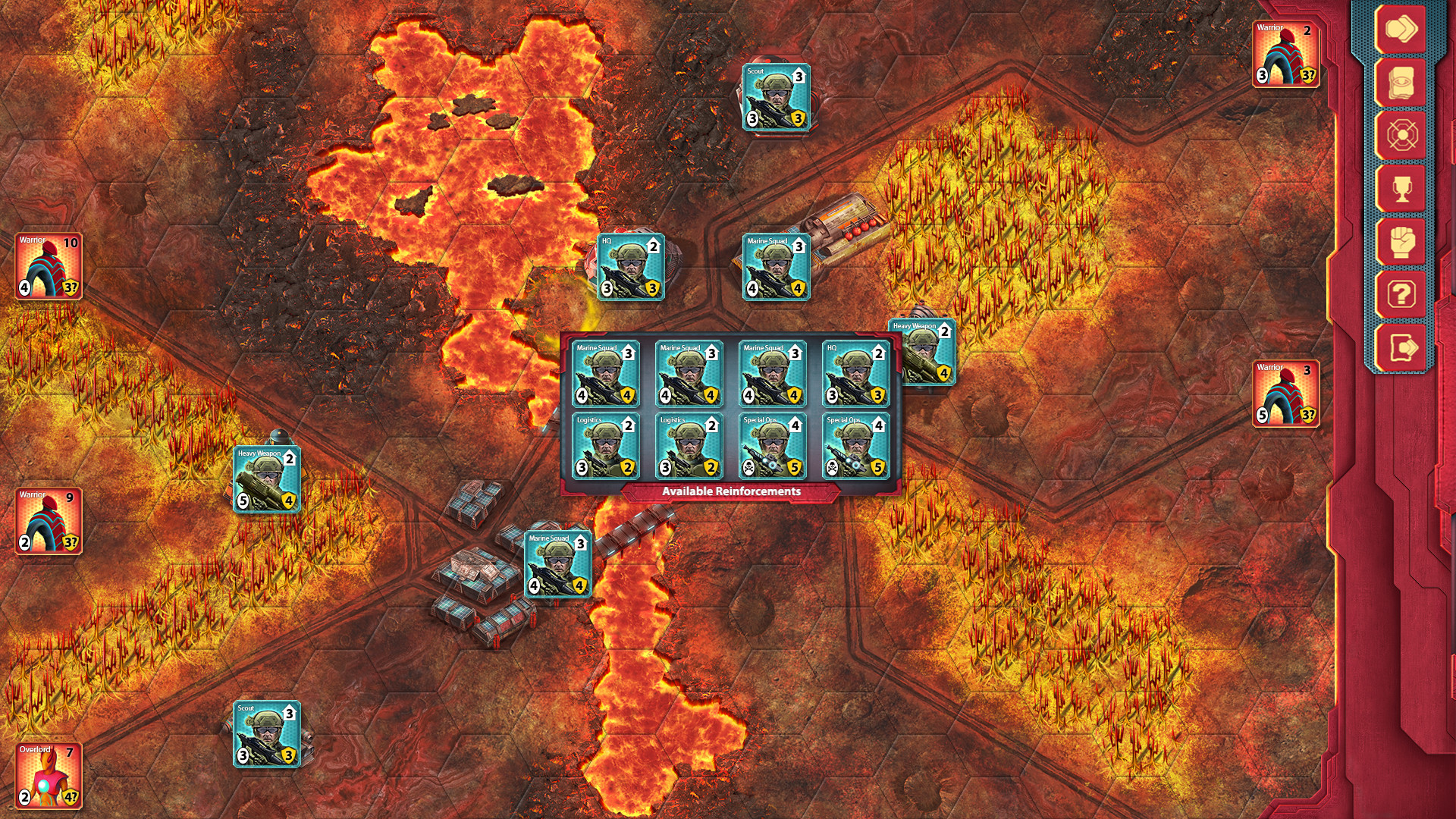Image resolution: width=1456 pixels, height=819 pixels.
Task: Select the Warrior with strength 10
Action: tap(47, 264)
